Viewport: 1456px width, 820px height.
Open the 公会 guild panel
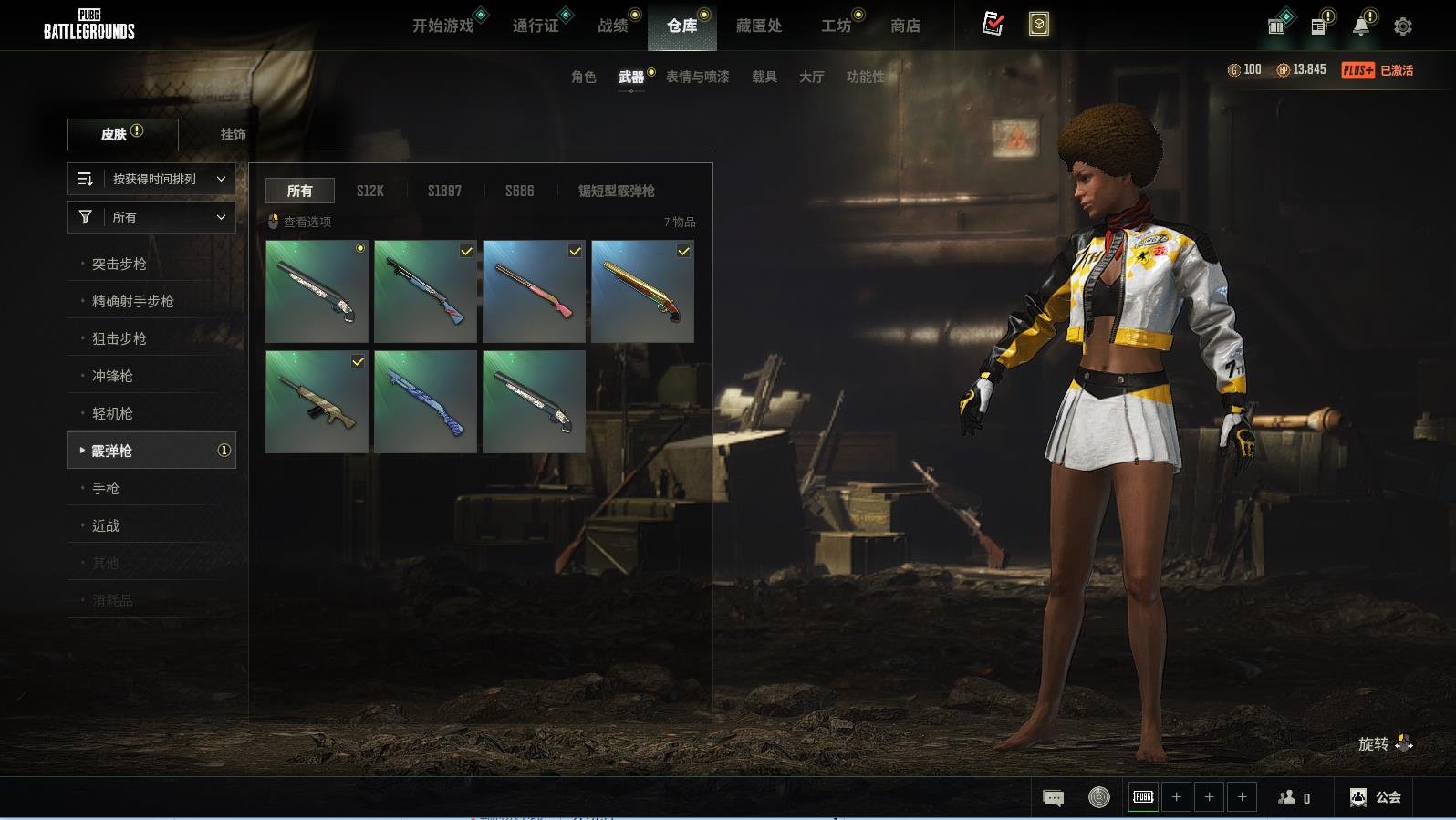(1376, 797)
